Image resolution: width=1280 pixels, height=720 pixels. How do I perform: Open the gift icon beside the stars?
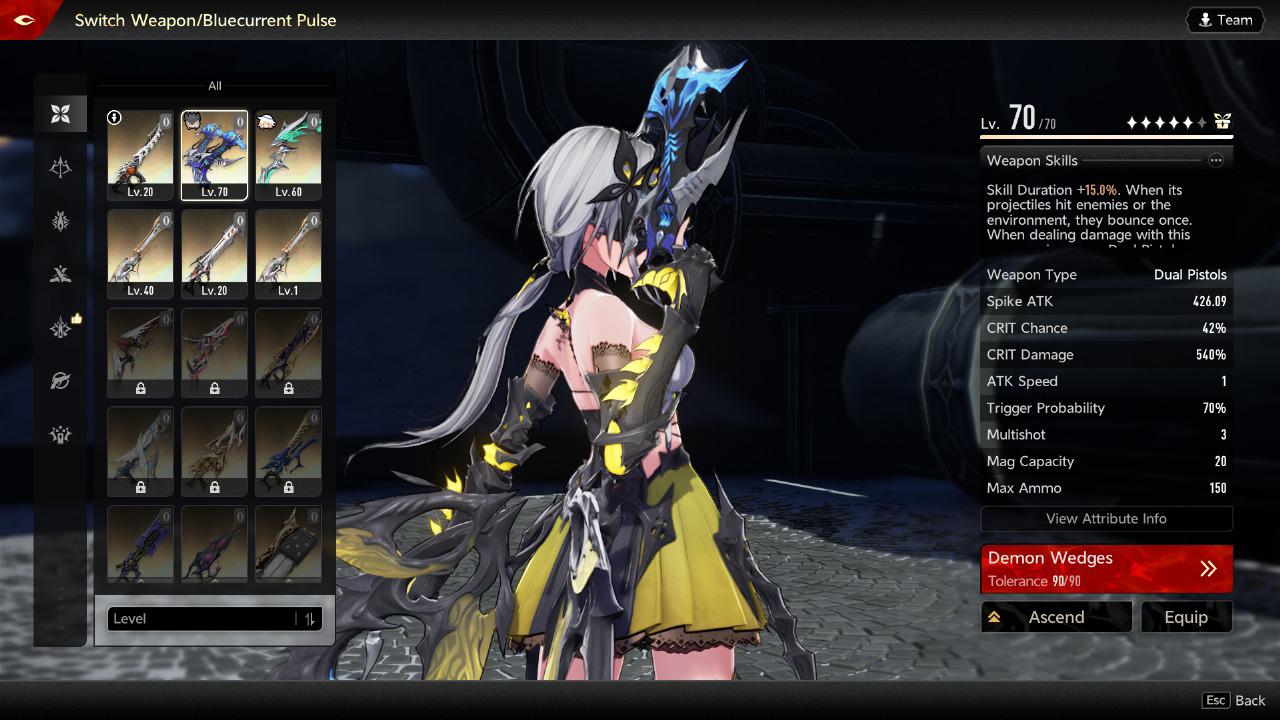tap(1222, 122)
